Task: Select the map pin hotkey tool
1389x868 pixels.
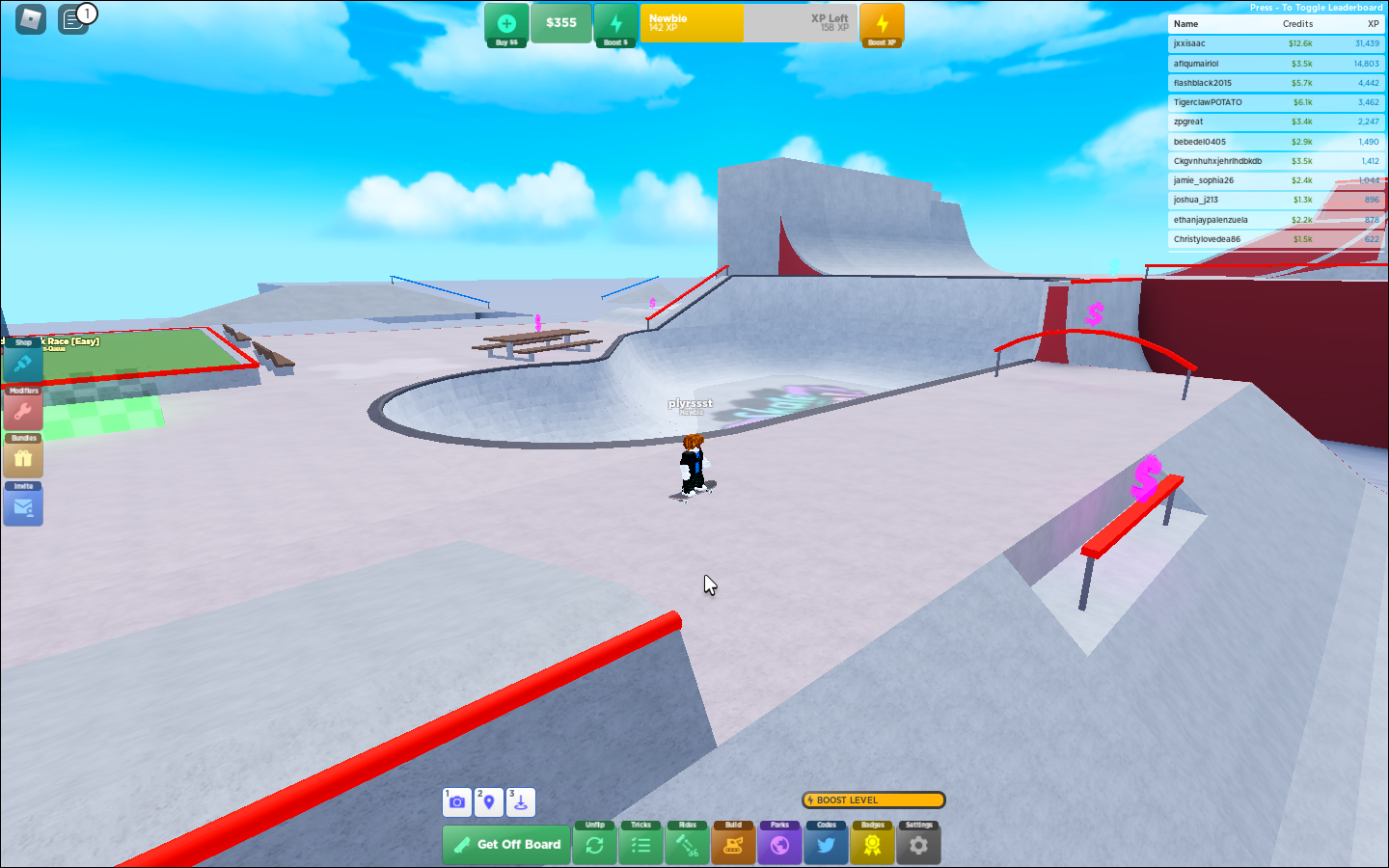Action: tap(488, 801)
